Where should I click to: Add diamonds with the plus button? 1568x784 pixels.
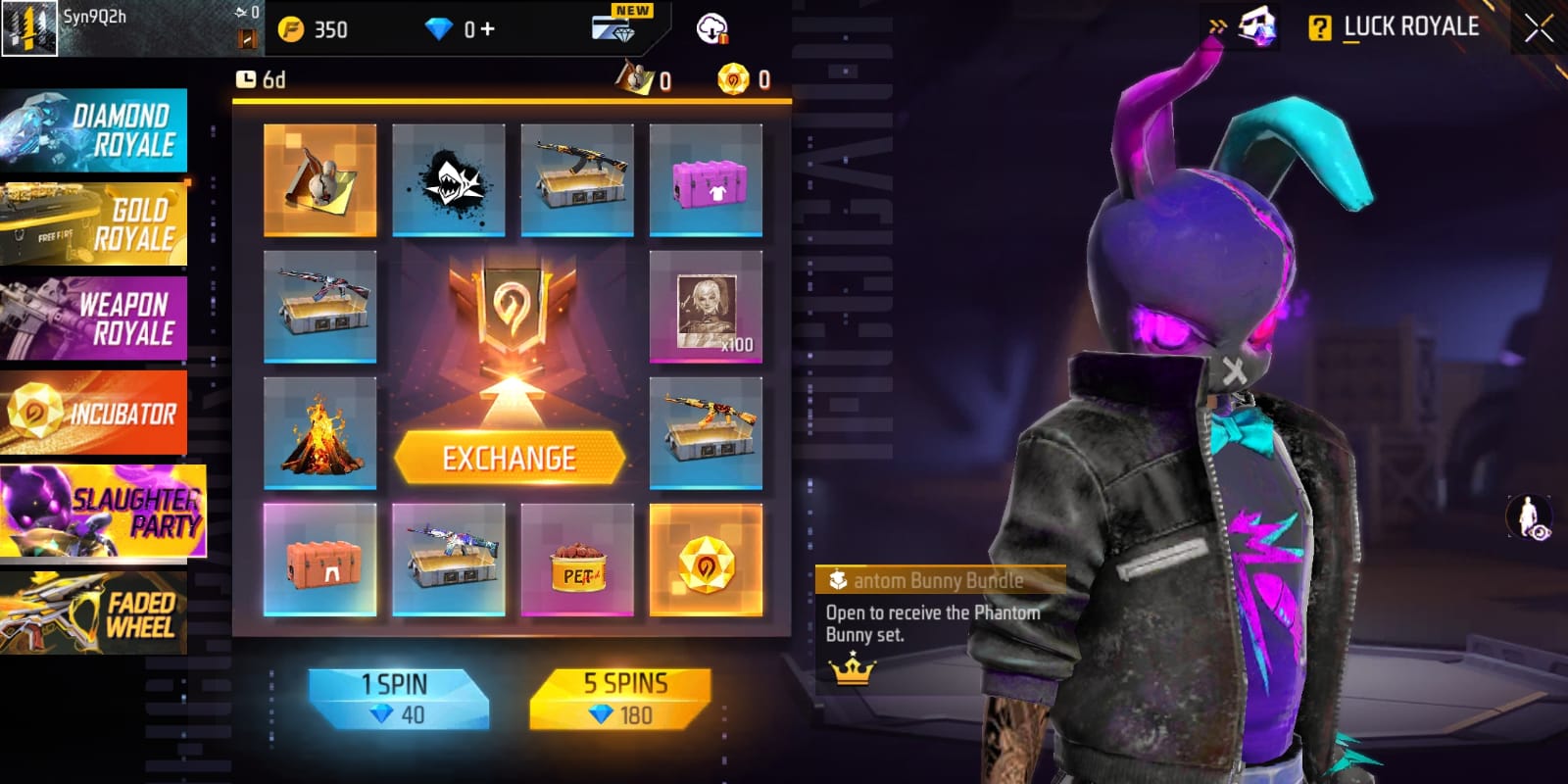pos(487,29)
